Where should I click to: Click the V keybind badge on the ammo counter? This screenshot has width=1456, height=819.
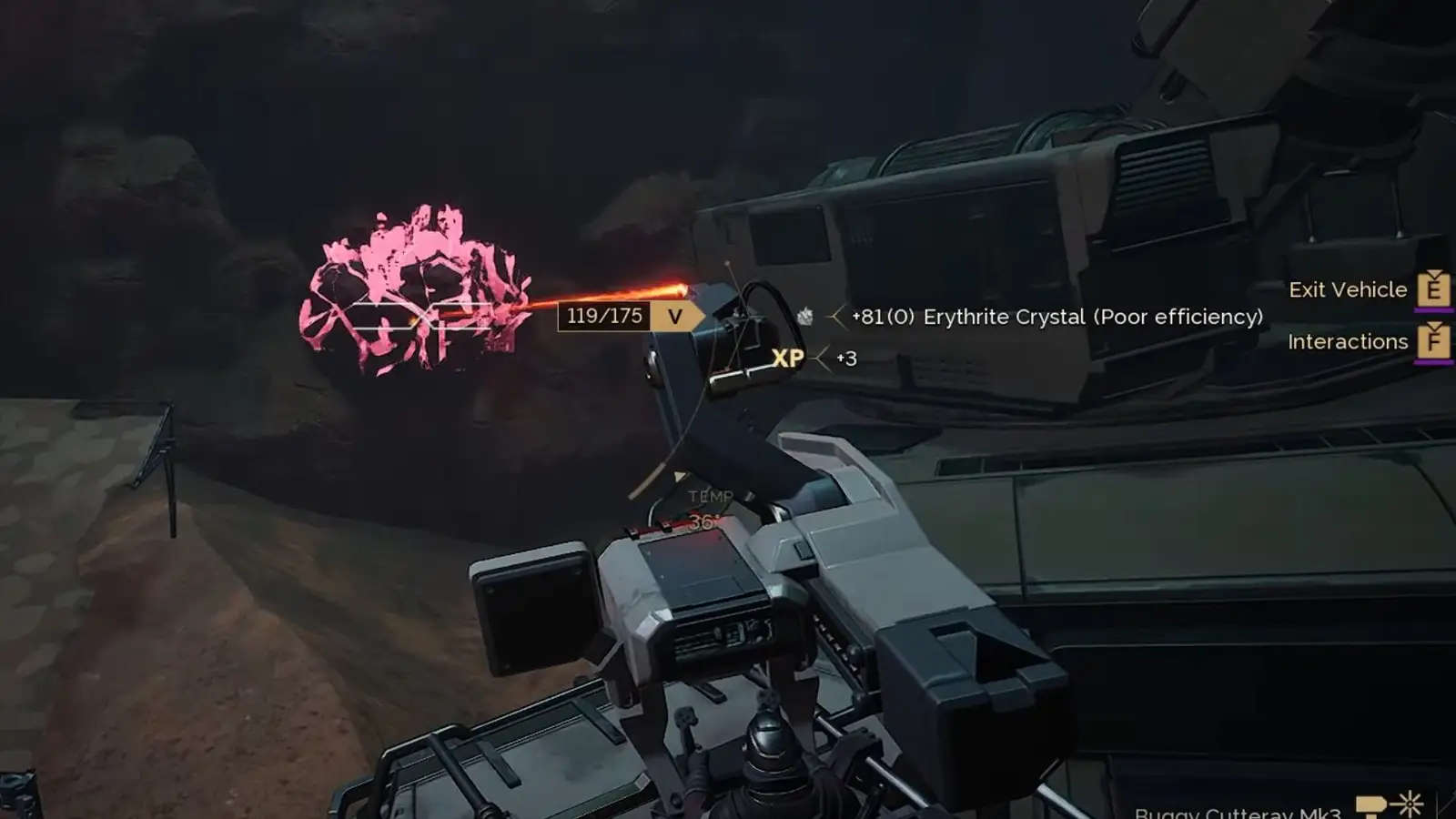675,317
